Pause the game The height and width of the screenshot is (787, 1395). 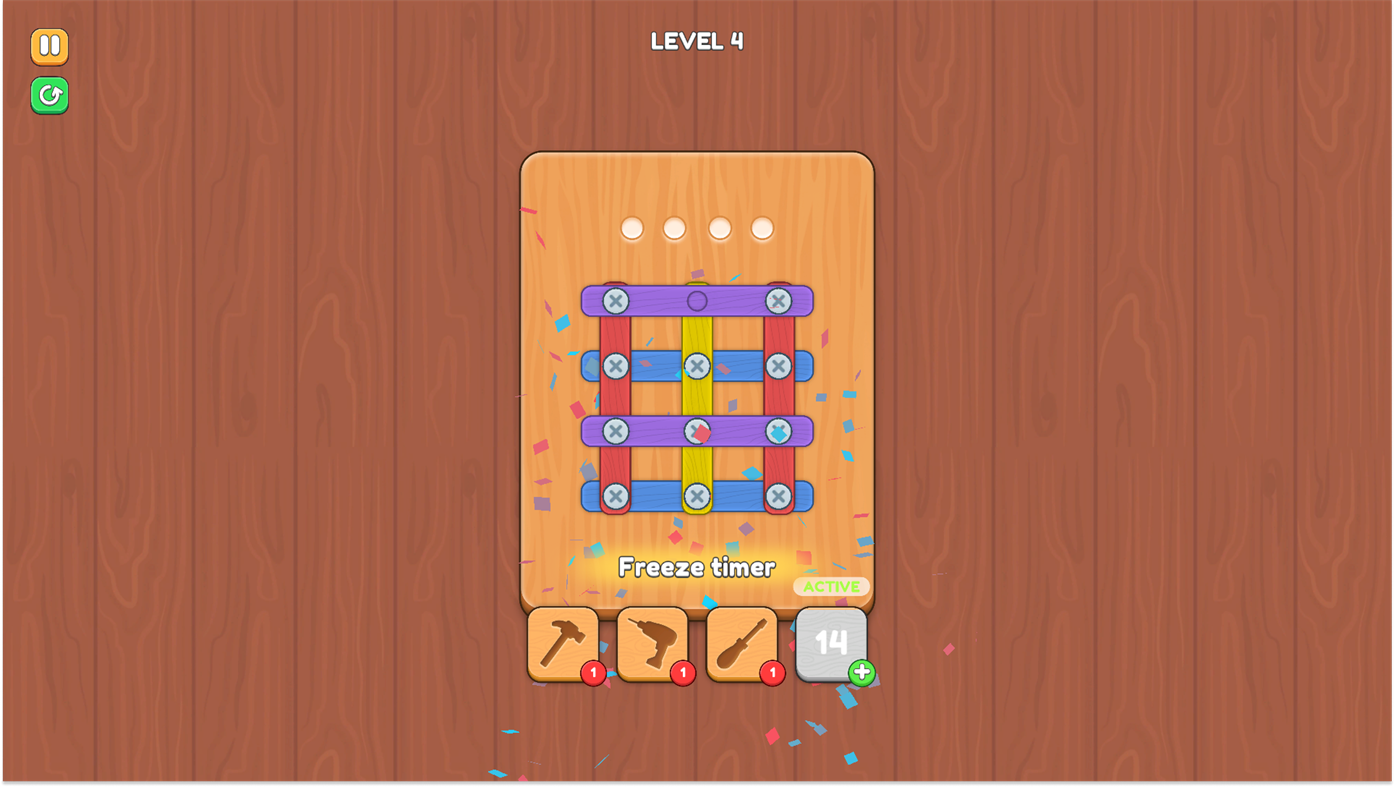click(48, 45)
